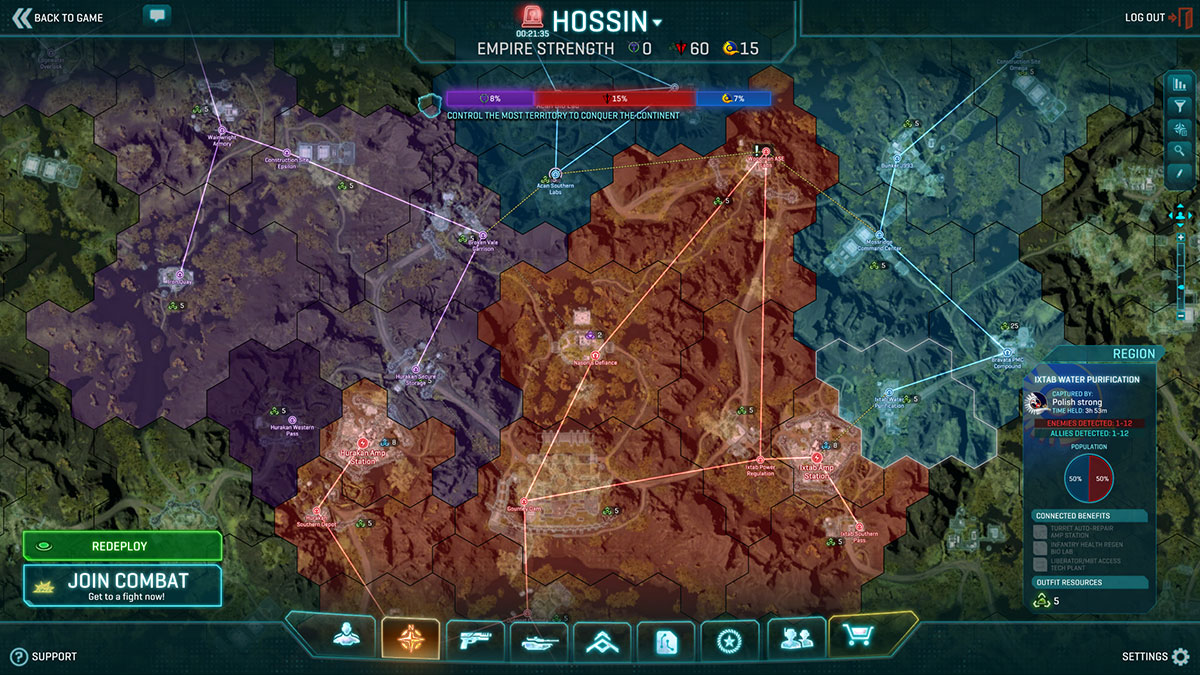The height and width of the screenshot is (675, 1200).
Task: Switch to the pistol loadout tab
Action: (474, 636)
